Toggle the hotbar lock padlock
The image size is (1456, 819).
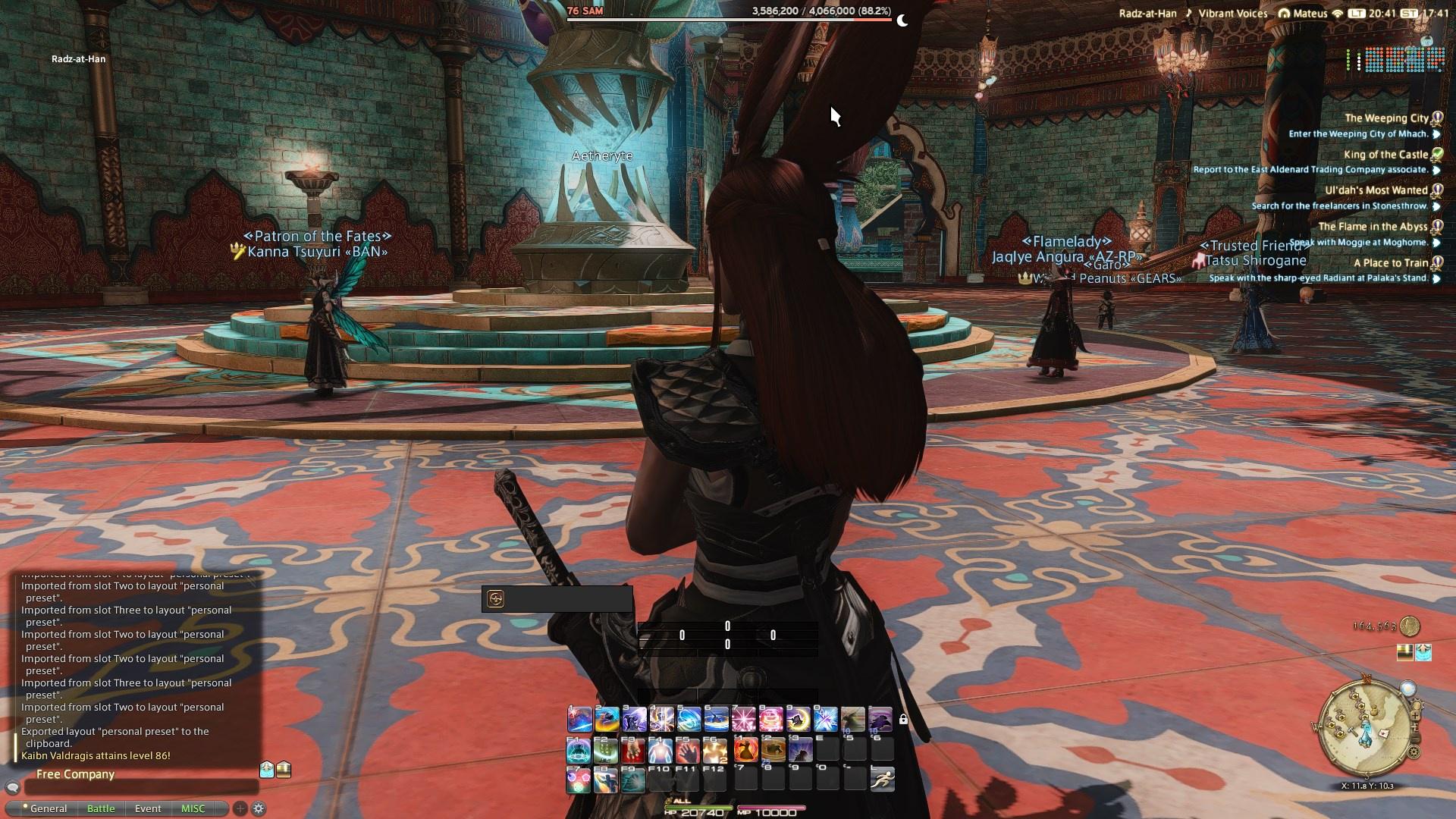(903, 719)
